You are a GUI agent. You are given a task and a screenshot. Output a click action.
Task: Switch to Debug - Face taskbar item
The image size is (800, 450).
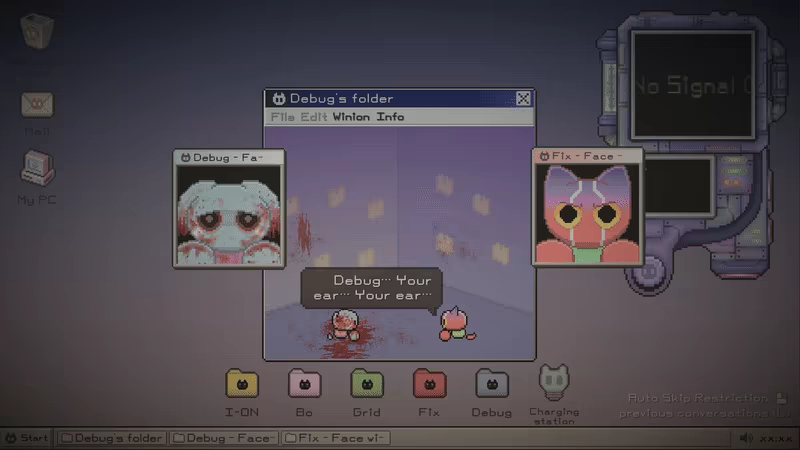[223, 438]
